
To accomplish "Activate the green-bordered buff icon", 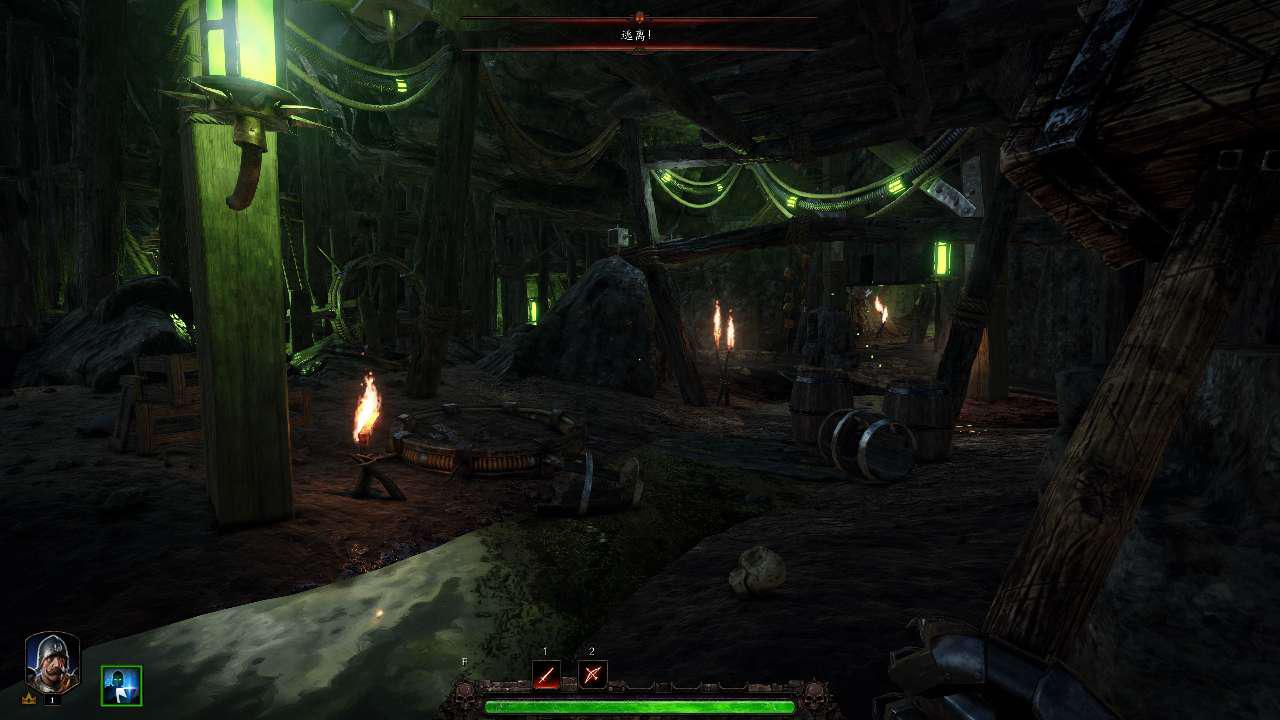I will pyautogui.click(x=121, y=685).
